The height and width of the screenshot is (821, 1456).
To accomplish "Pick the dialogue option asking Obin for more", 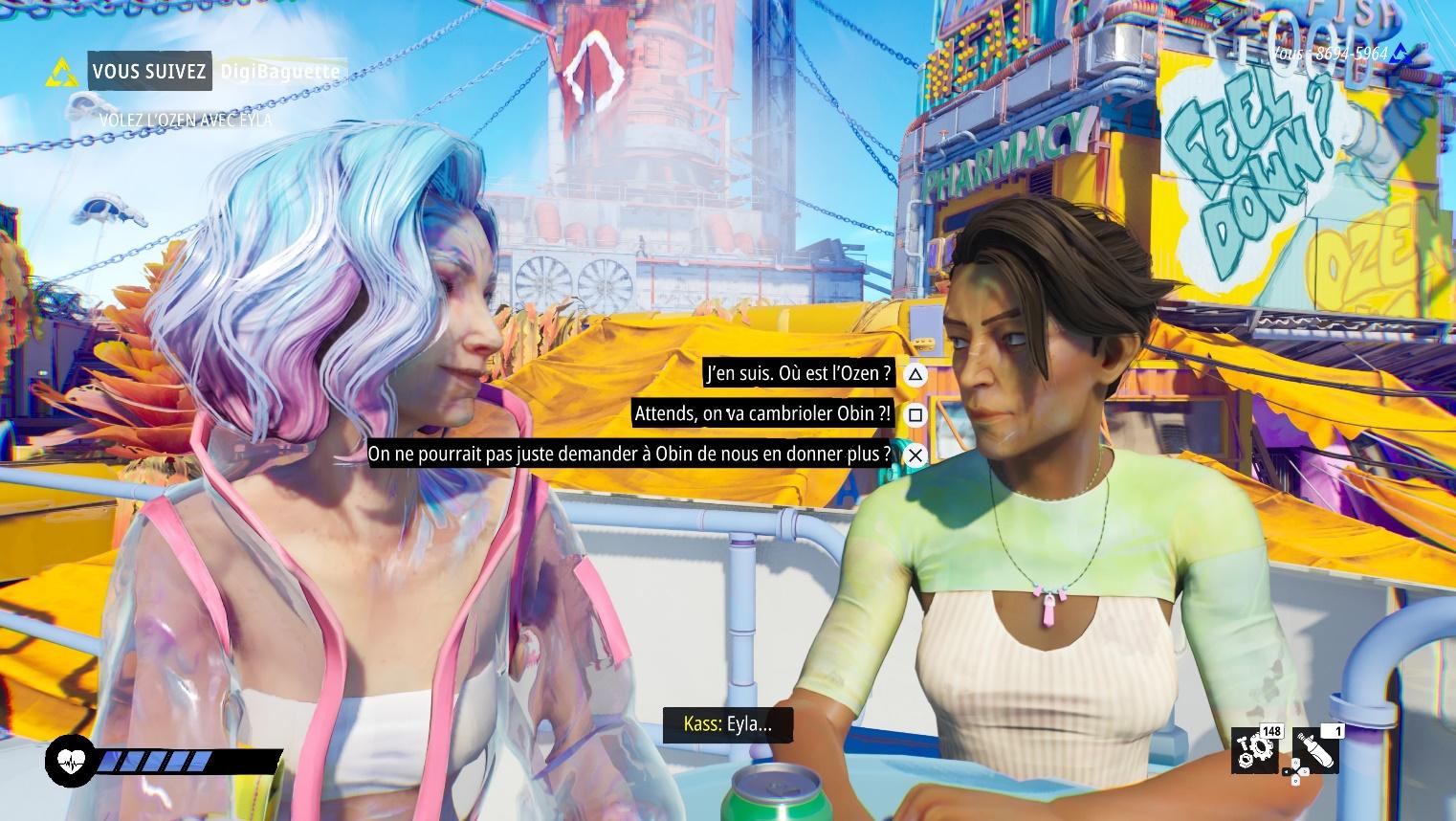I will pyautogui.click(x=629, y=454).
